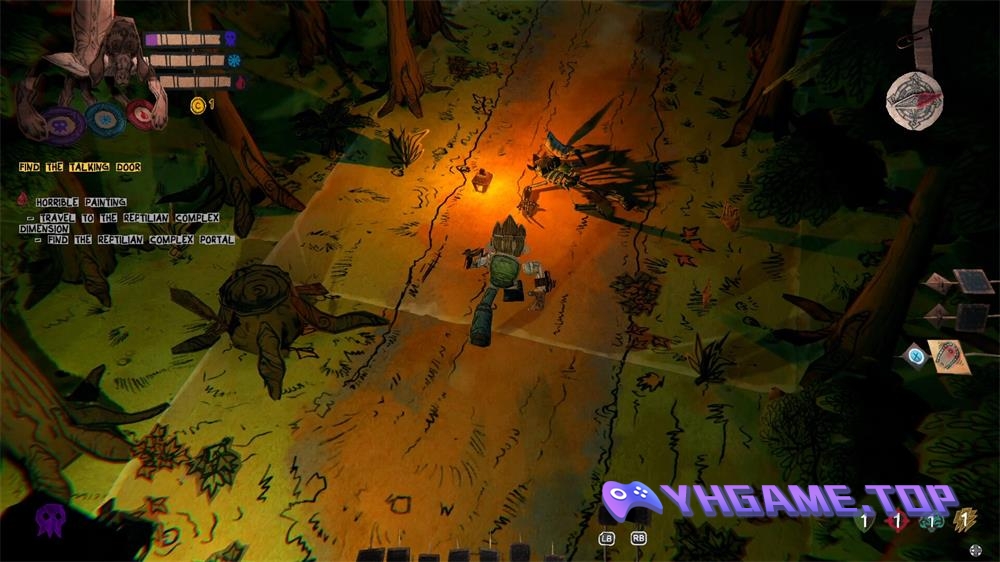Open the Find the Talking Door objective
The height and width of the screenshot is (562, 1000).
[x=79, y=167]
